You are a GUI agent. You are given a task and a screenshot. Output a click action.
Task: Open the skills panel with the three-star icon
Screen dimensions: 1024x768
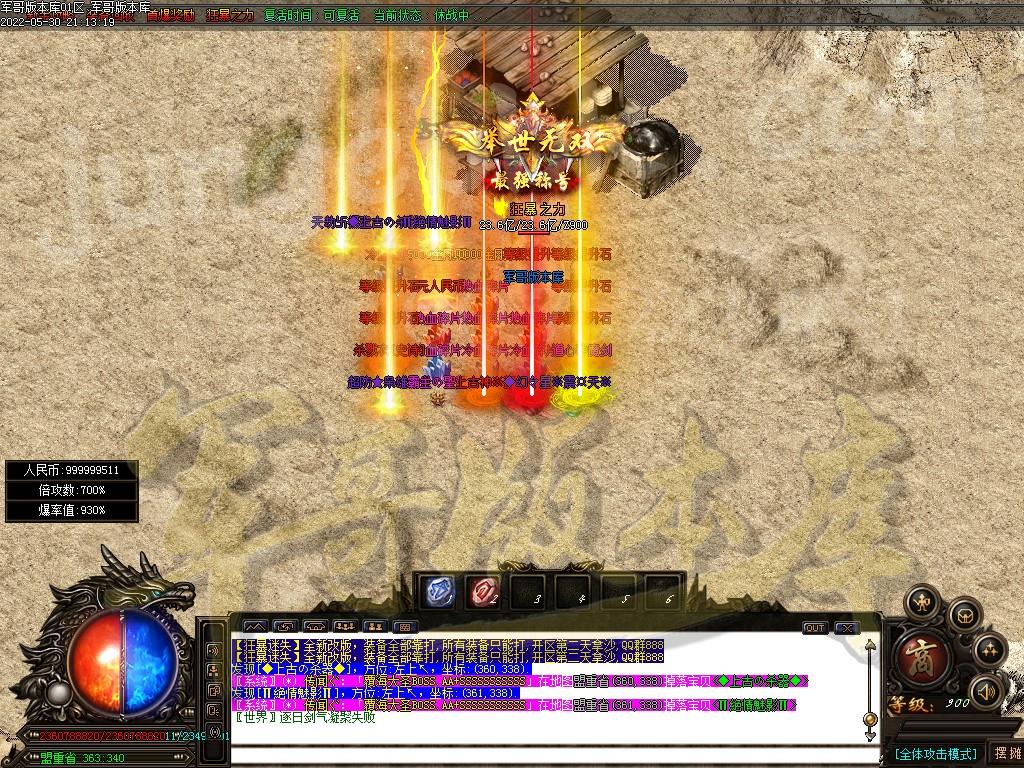[989, 650]
